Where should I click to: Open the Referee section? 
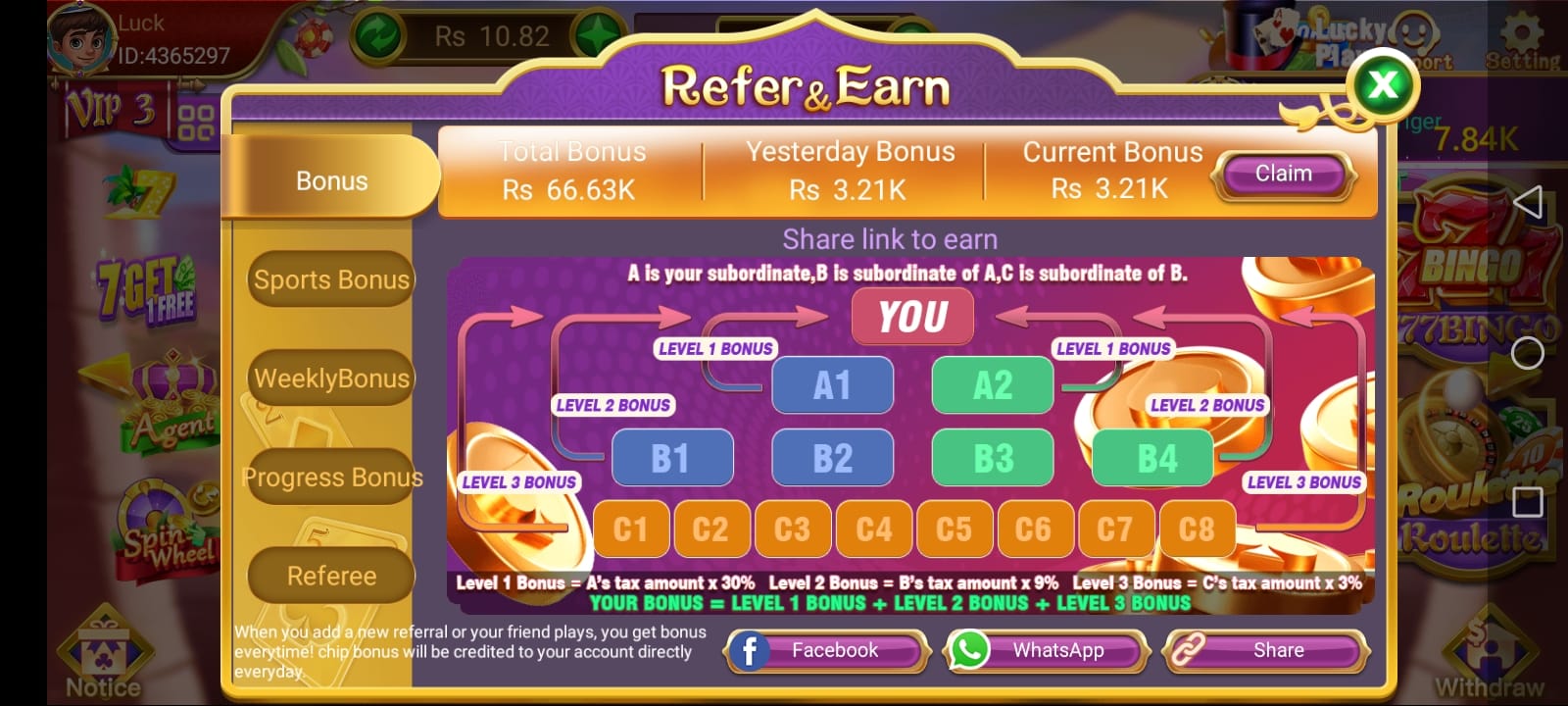tap(330, 576)
